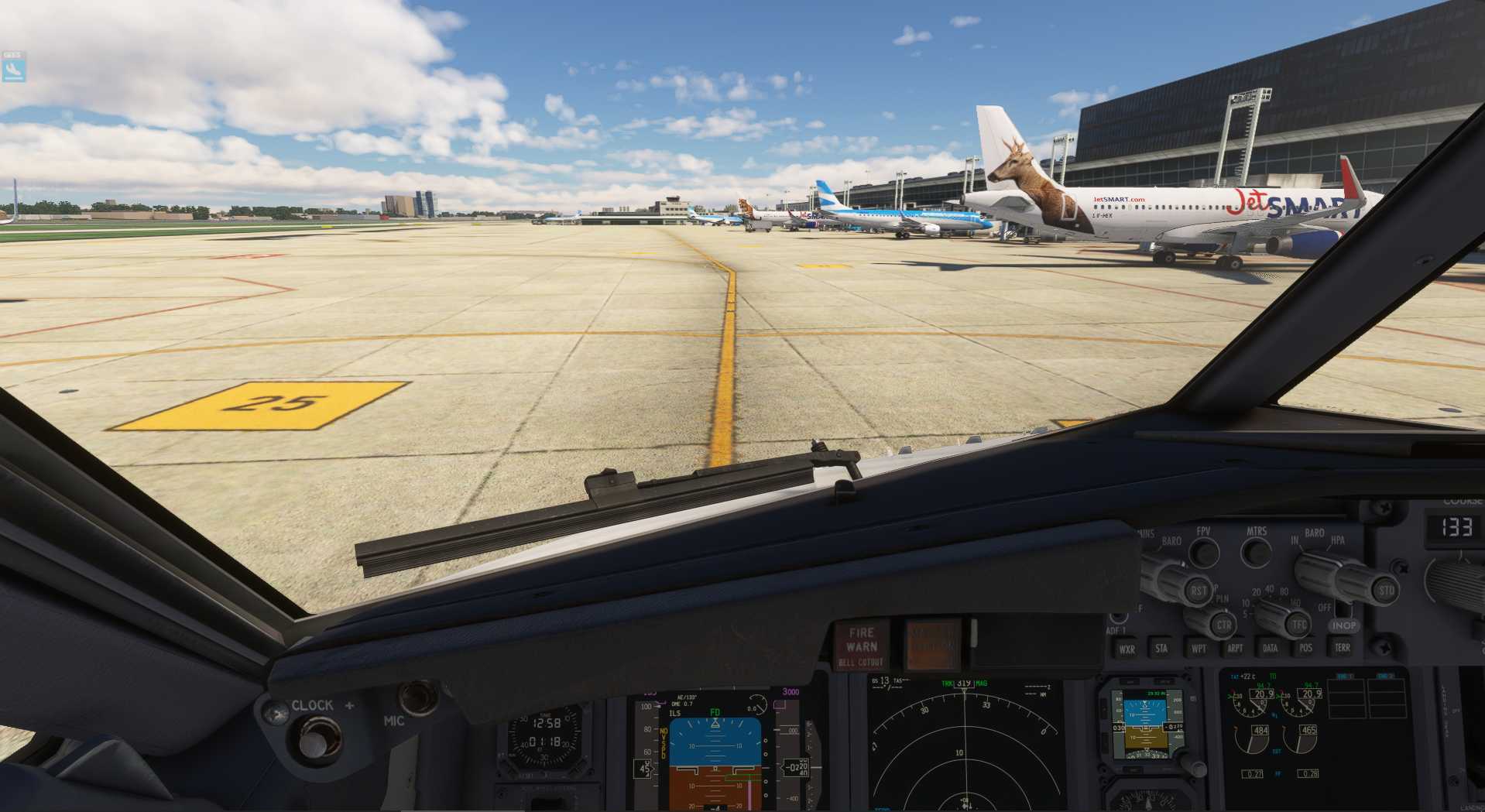Activate the WPT map button
The image size is (1485, 812).
coord(1199,648)
